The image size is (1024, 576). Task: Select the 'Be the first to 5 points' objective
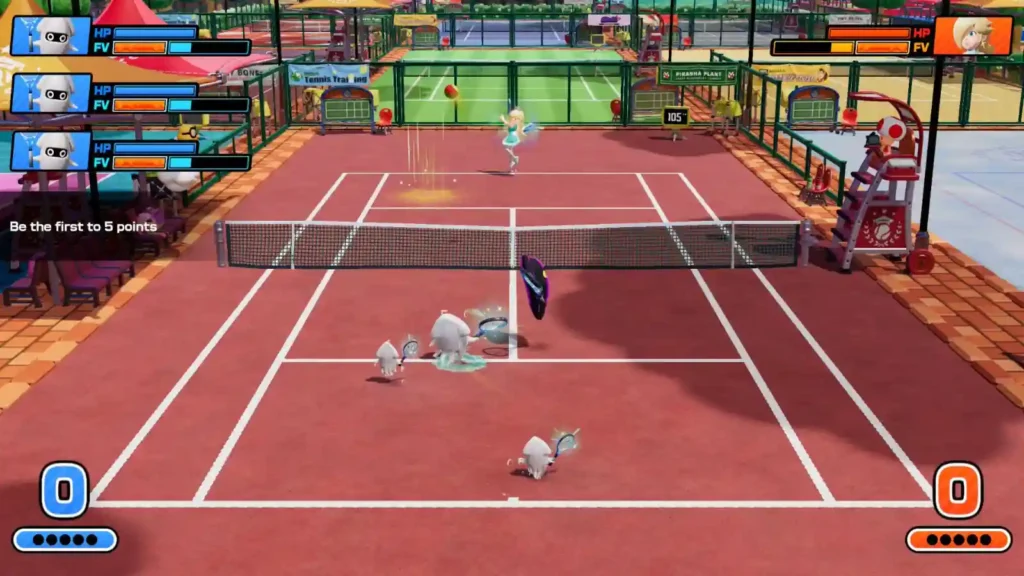[83, 227]
